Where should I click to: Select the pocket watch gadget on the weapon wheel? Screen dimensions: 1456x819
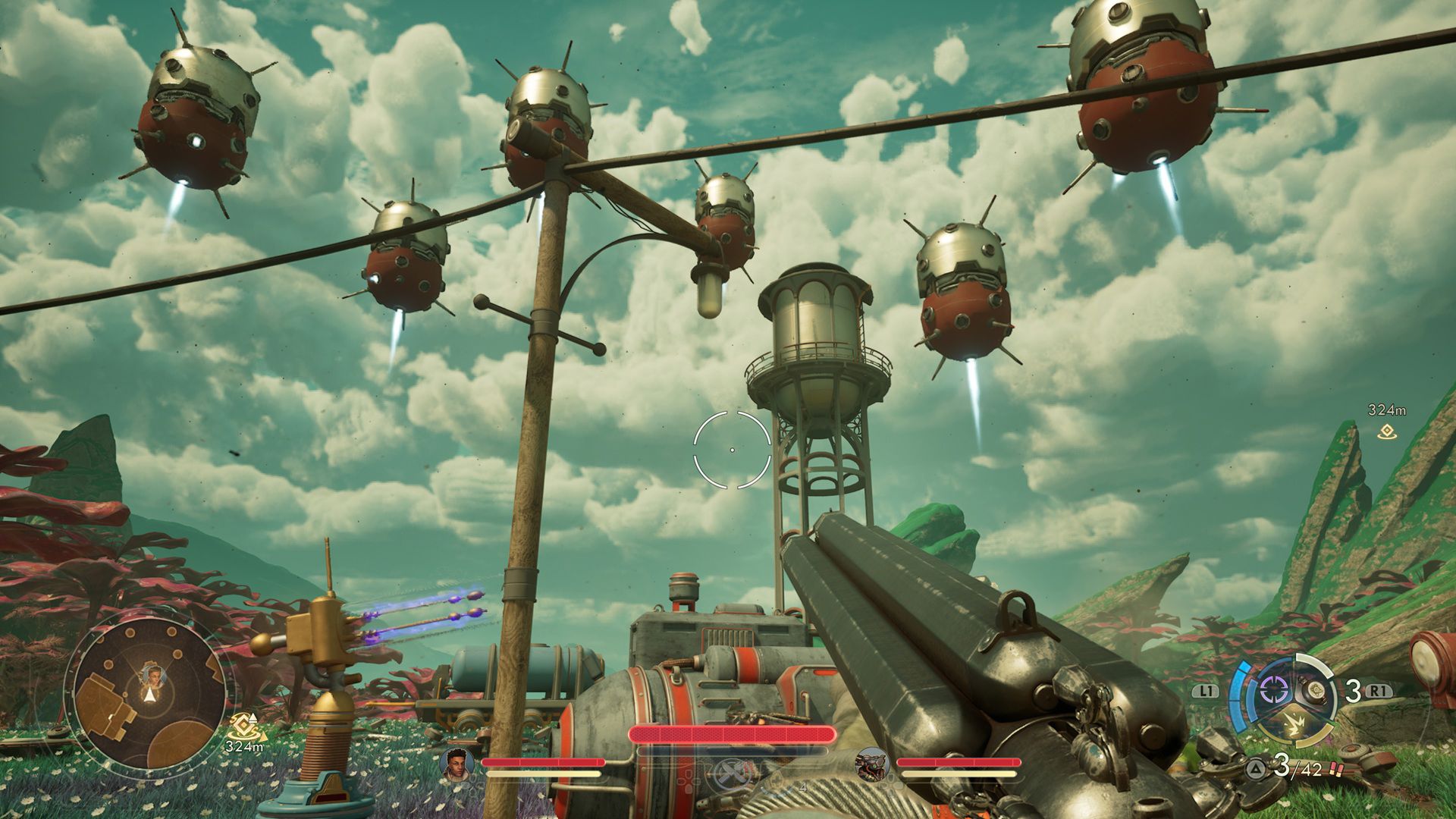[x=1314, y=692]
